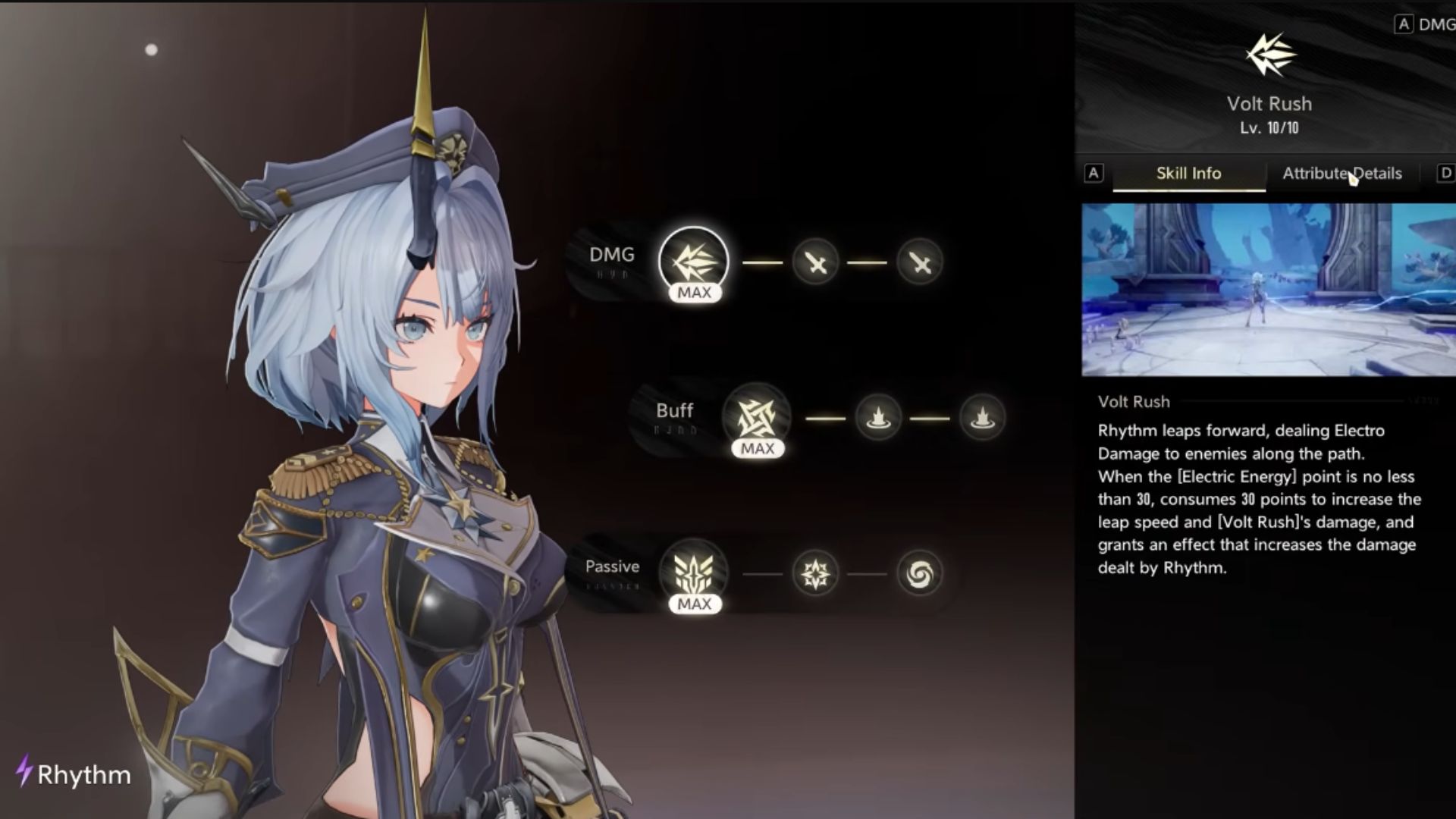This screenshot has height=819, width=1456.
Task: Select the Buff row's pinwheel skill icon
Action: 757,417
